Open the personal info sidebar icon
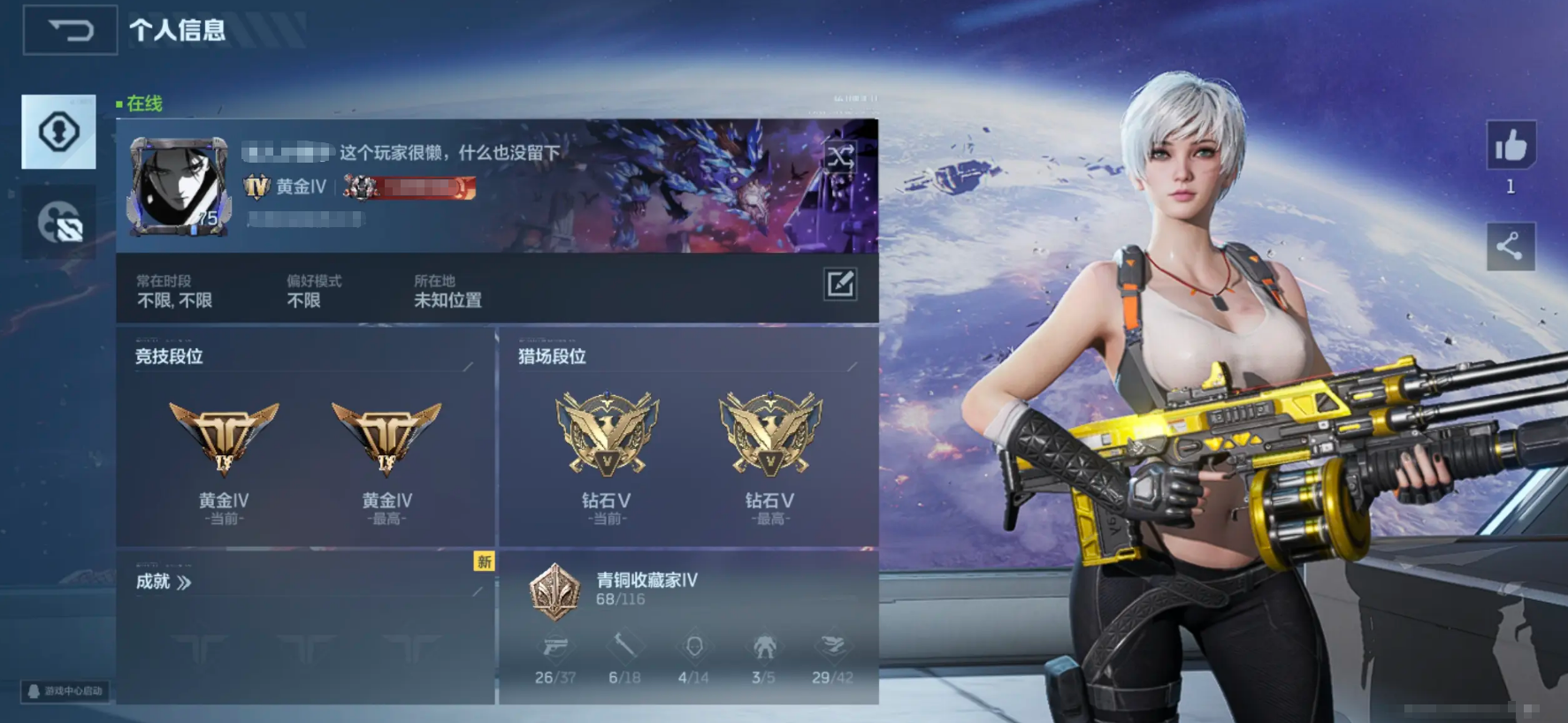 [x=58, y=132]
